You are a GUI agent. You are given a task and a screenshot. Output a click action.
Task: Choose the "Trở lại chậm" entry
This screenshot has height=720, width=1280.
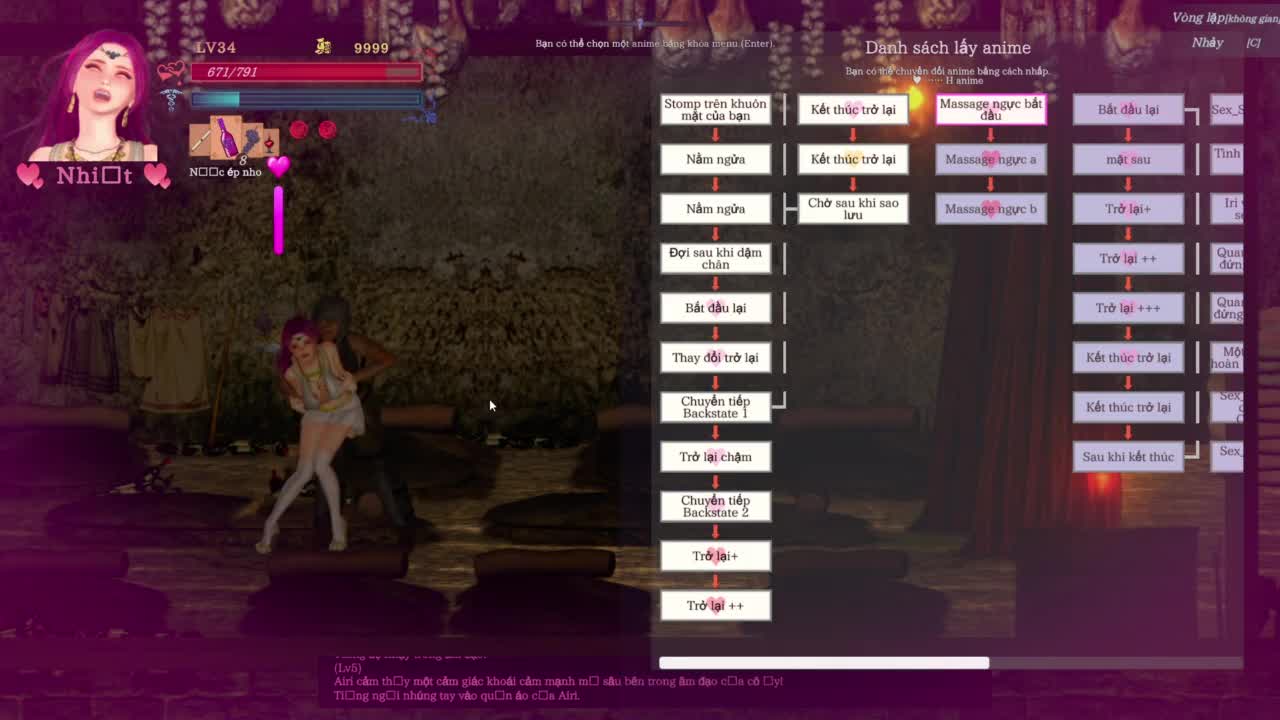(x=715, y=457)
